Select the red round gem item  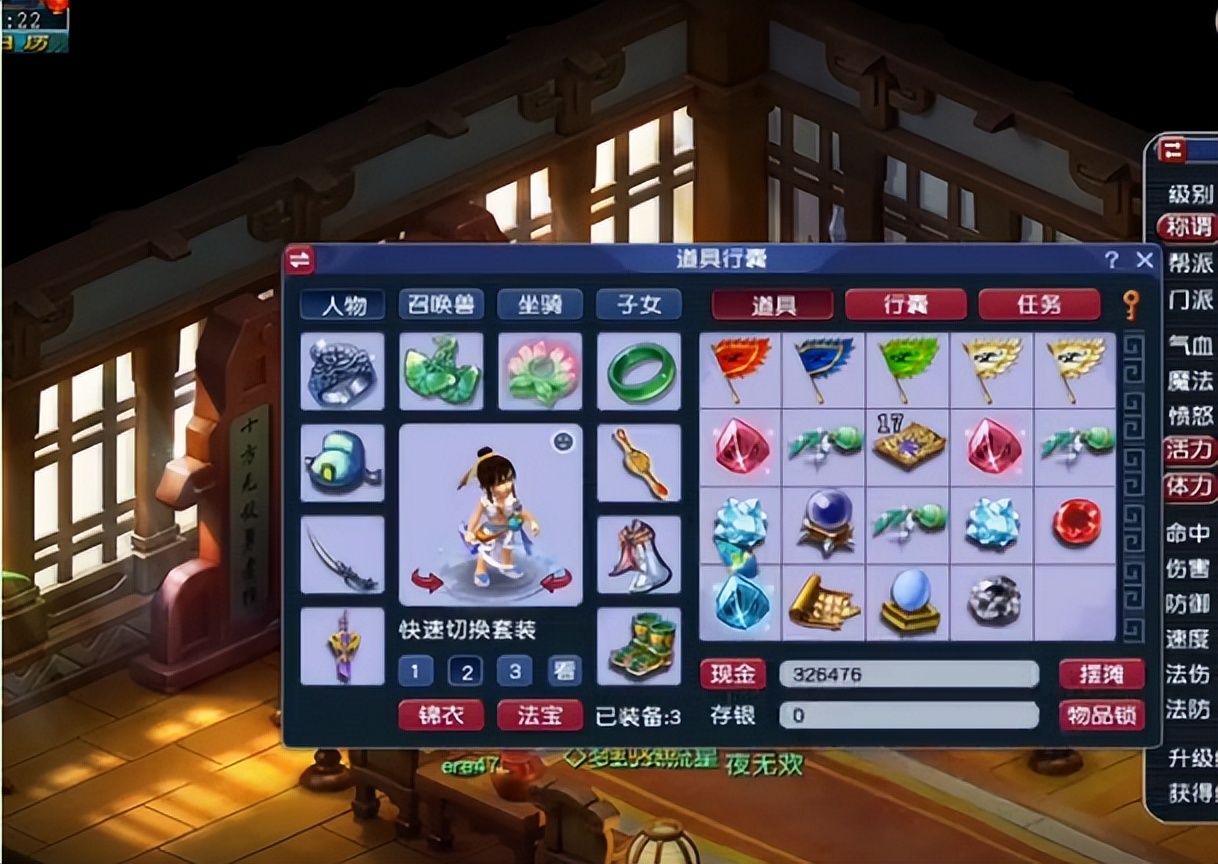[x=1076, y=523]
